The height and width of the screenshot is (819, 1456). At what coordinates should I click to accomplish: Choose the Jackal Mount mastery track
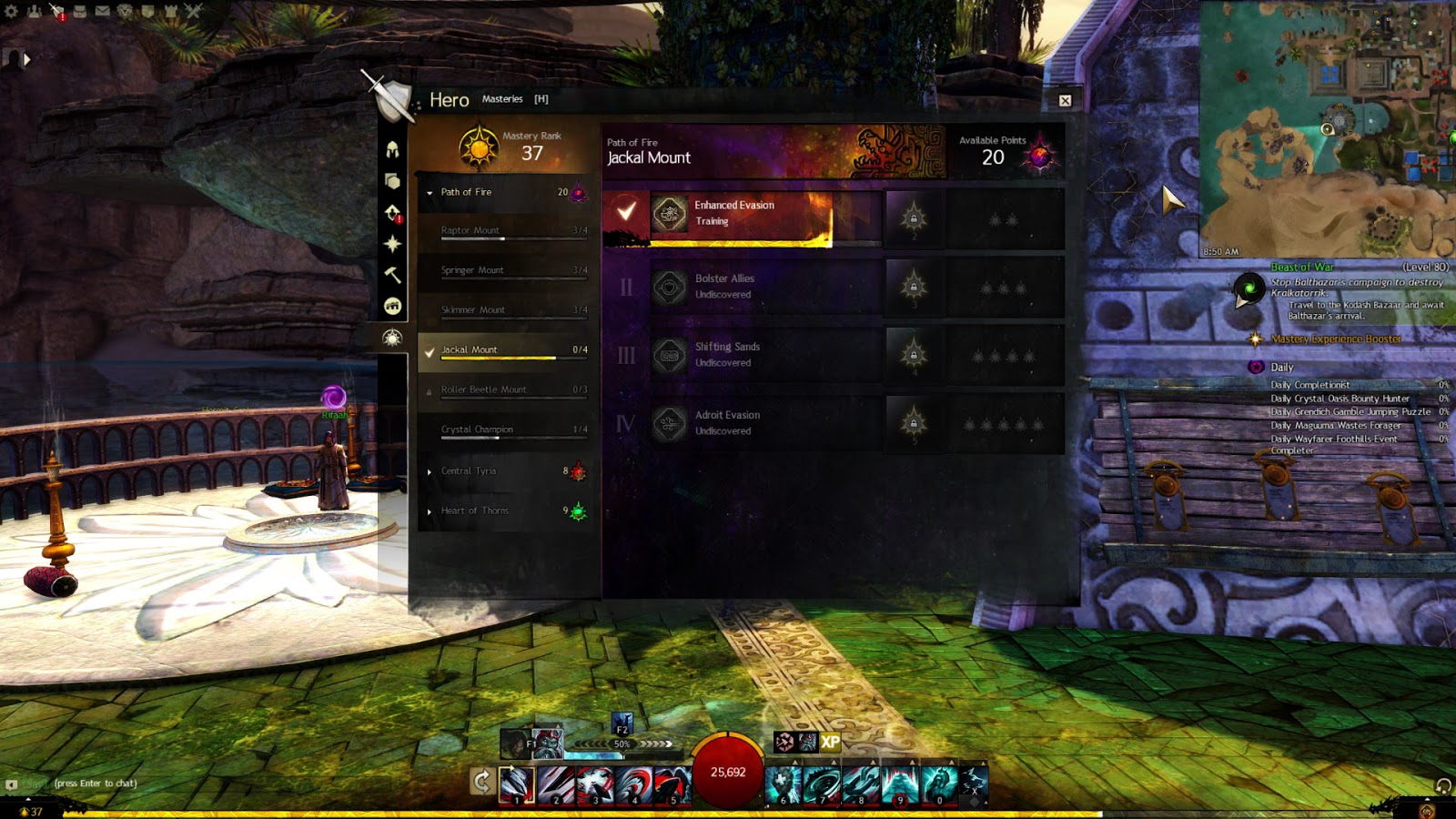coord(503,350)
